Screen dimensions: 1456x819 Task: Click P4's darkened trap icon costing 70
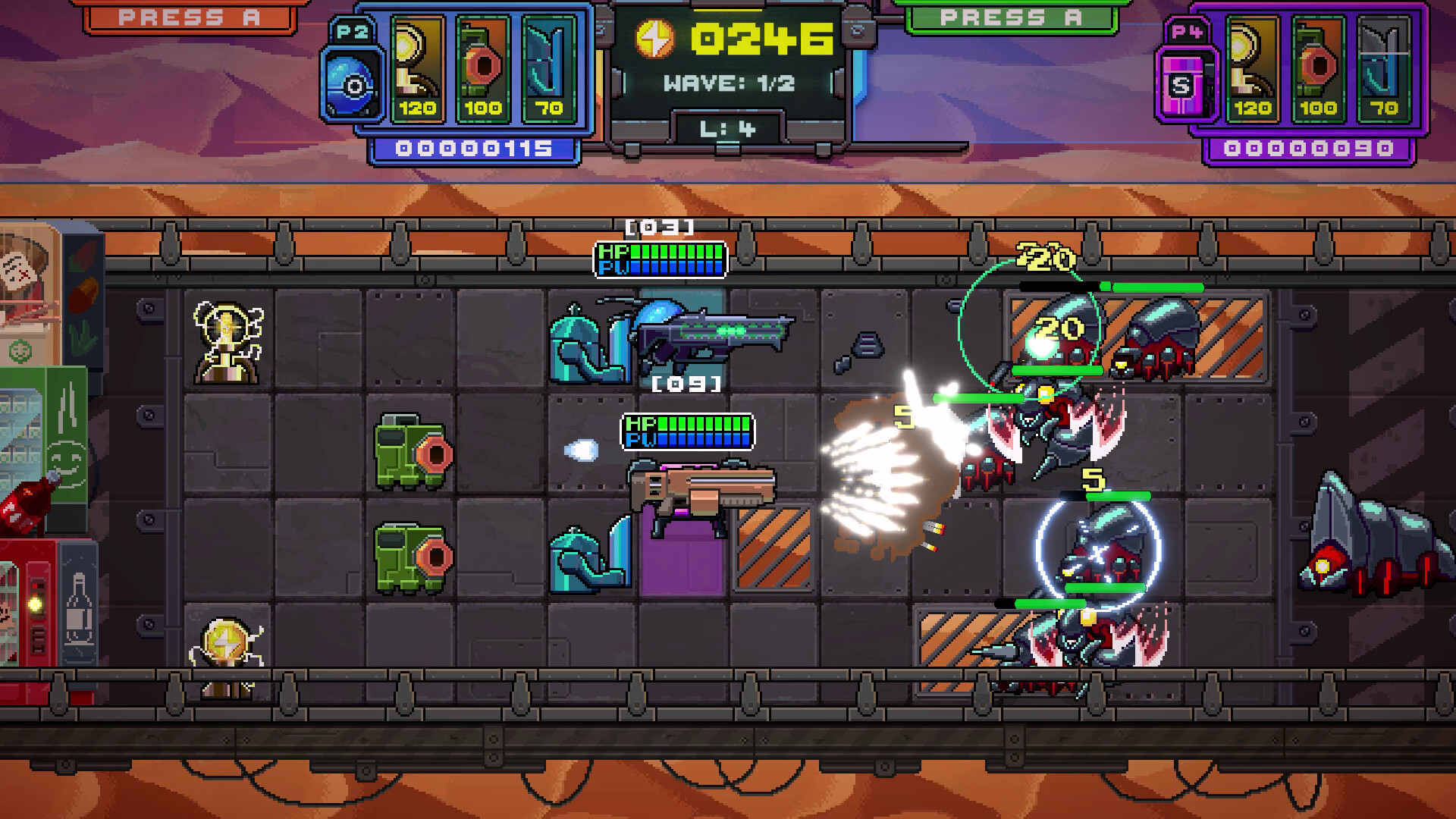tap(1384, 68)
